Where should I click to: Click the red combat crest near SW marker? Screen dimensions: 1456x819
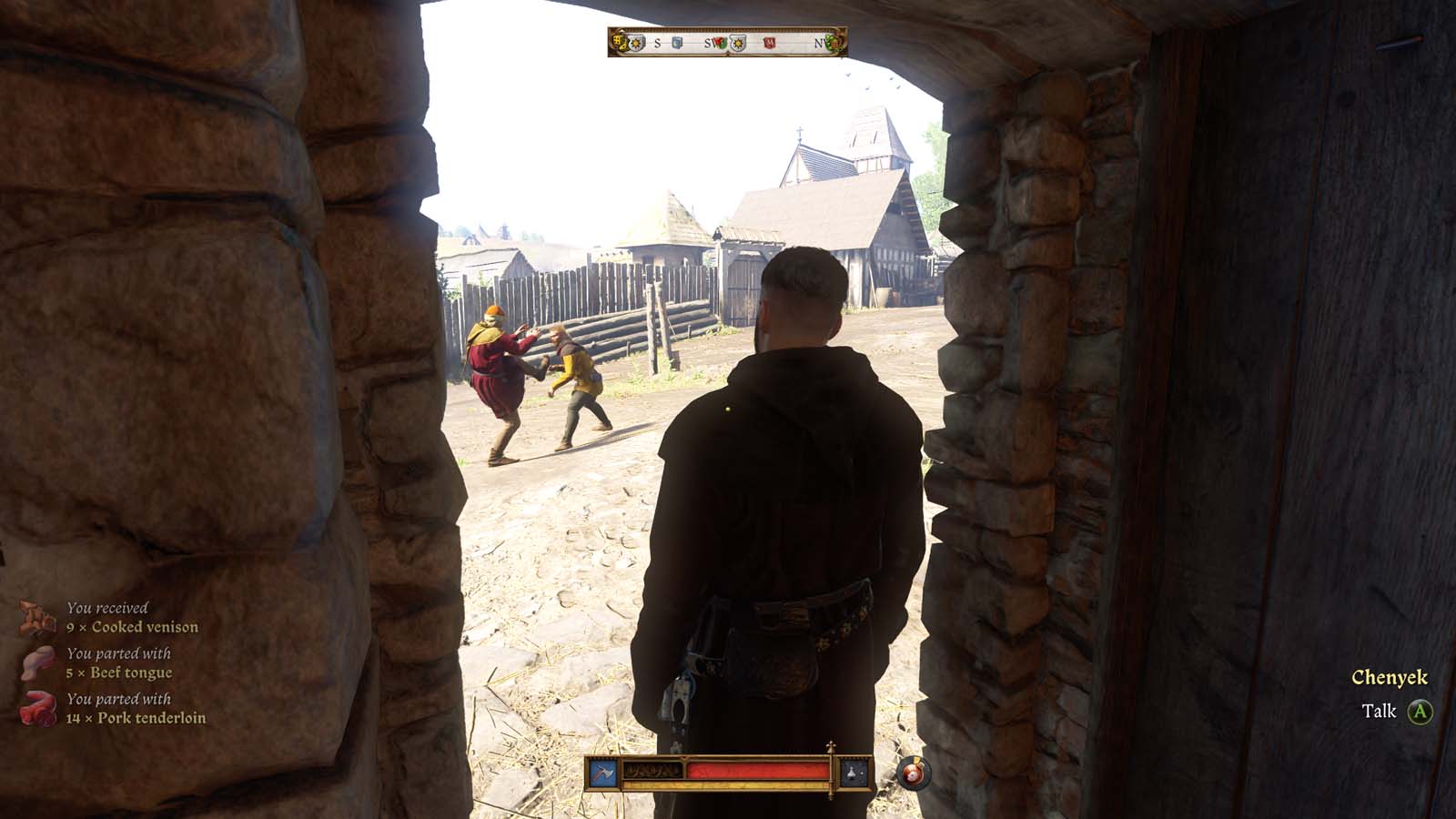coord(719,43)
